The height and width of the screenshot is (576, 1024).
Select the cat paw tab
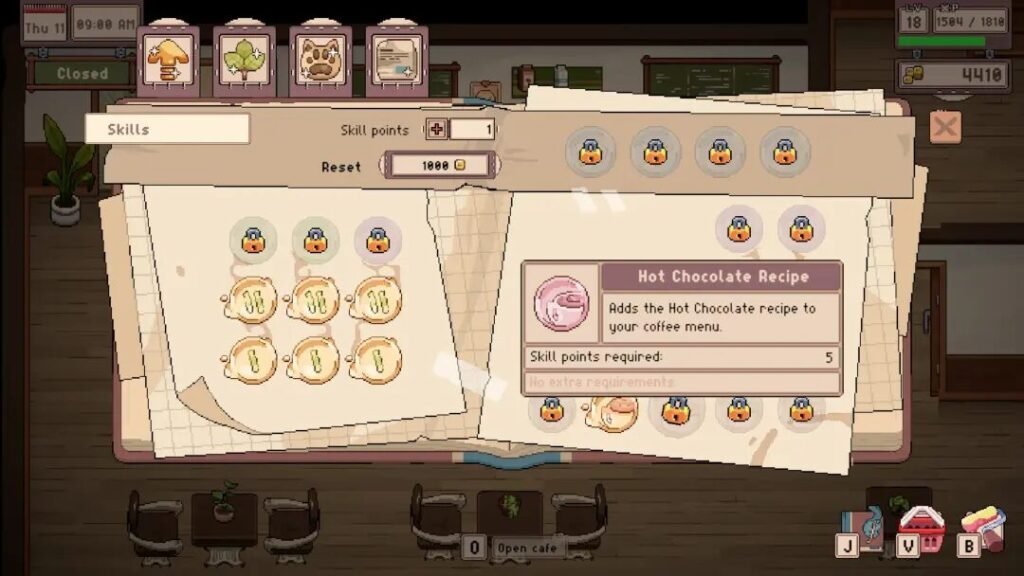pos(320,60)
